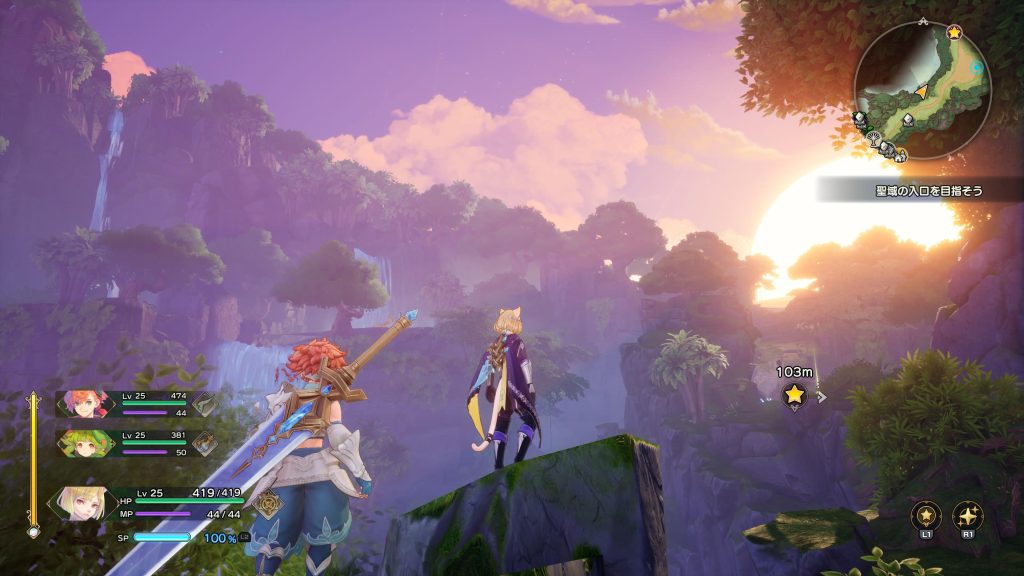Click the star objective marker on the minimap
The width and height of the screenshot is (1024, 576).
point(954,33)
